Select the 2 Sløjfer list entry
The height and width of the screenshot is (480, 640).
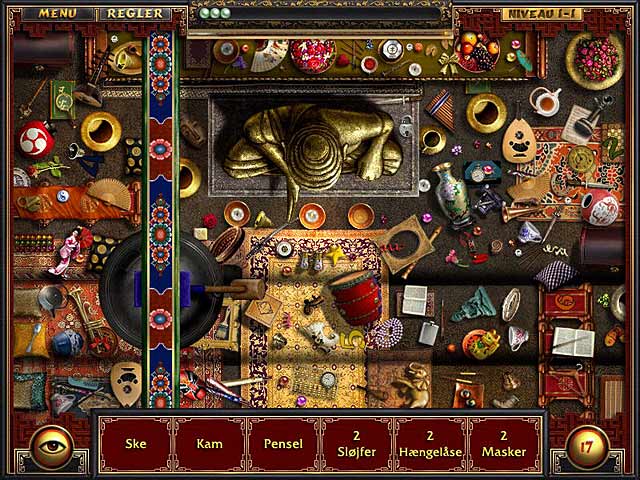pyautogui.click(x=357, y=444)
